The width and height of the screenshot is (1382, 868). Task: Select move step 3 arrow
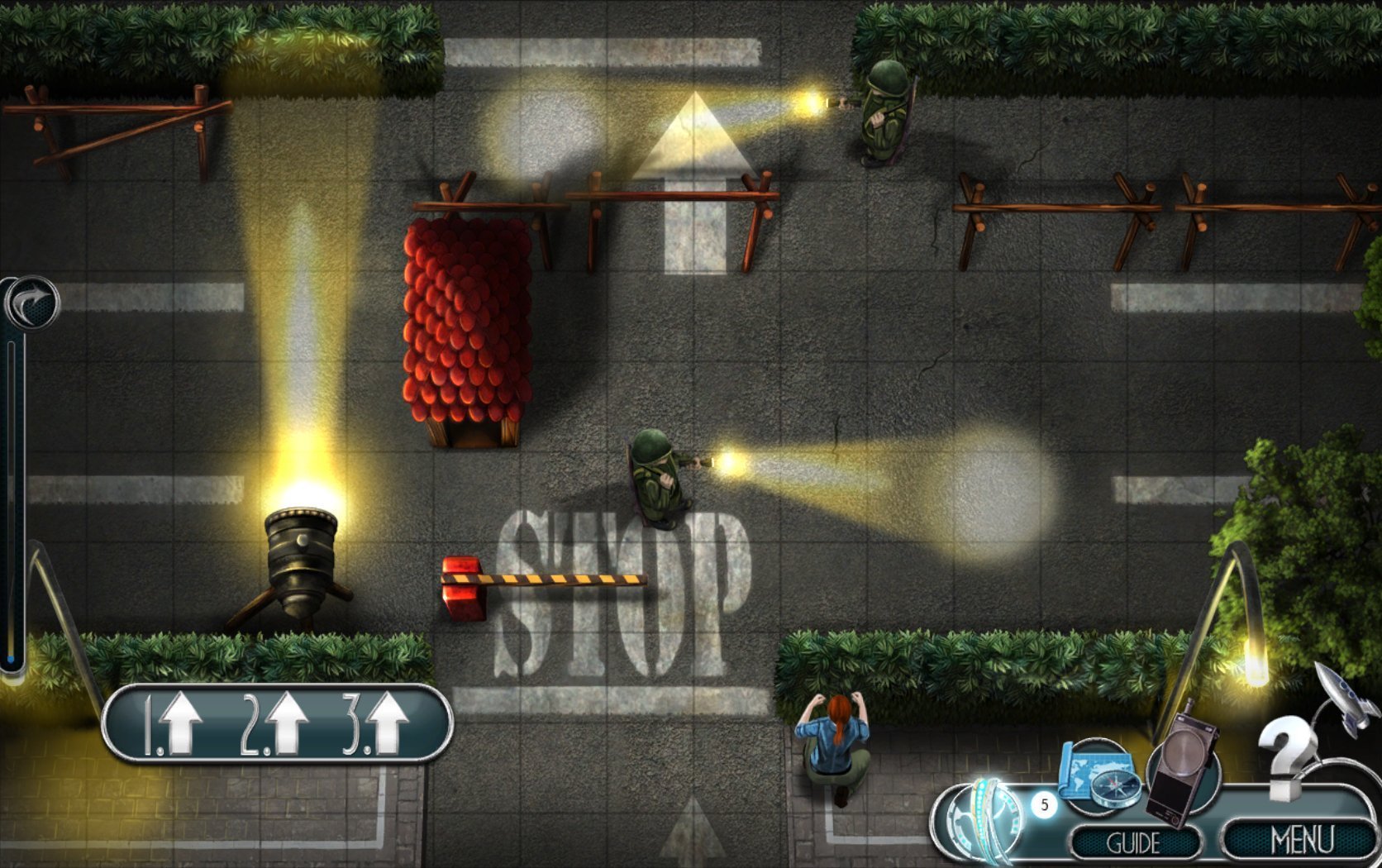point(378,724)
